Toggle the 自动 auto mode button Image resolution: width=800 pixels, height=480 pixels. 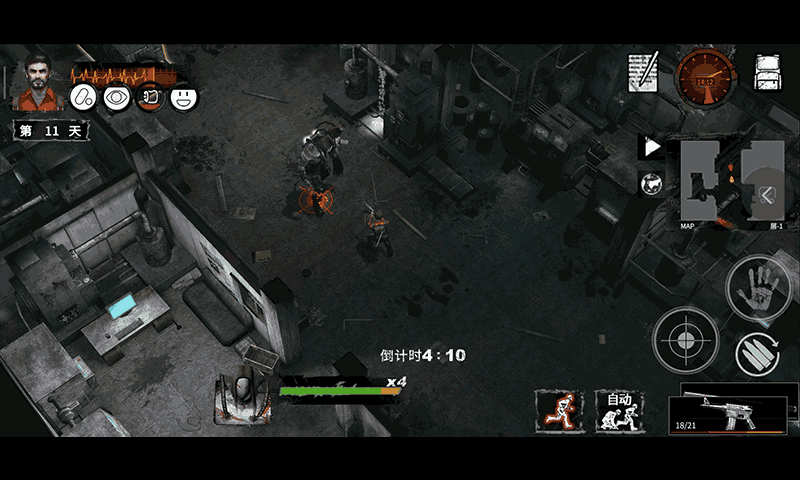[620, 410]
